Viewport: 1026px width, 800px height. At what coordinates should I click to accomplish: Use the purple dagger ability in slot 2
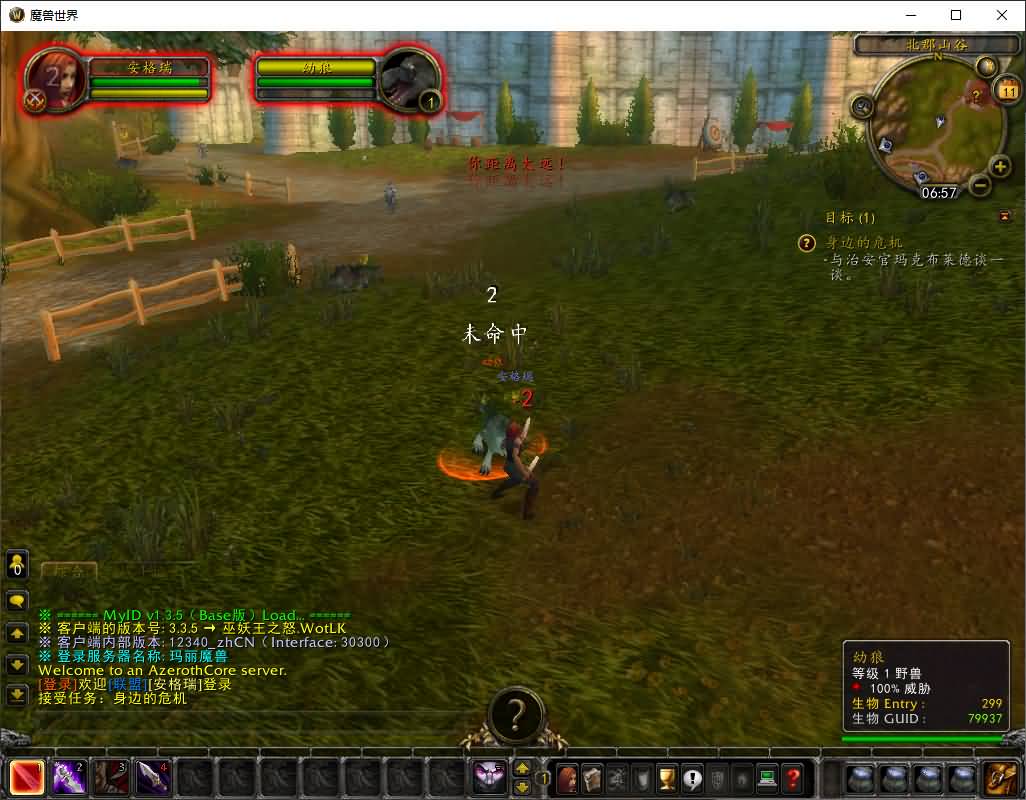[69, 777]
